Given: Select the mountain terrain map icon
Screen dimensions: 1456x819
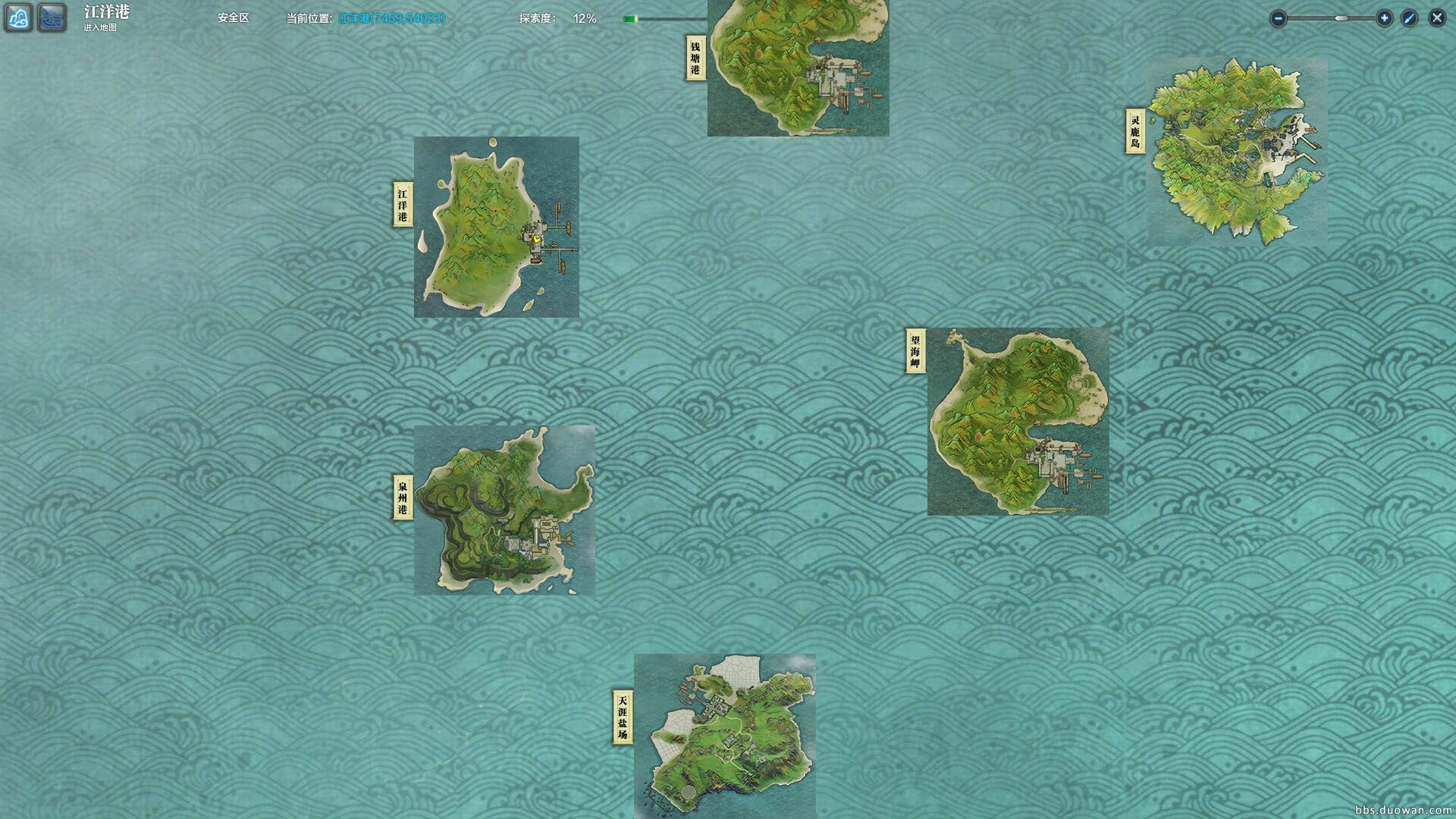Looking at the screenshot, I should click(x=17, y=17).
